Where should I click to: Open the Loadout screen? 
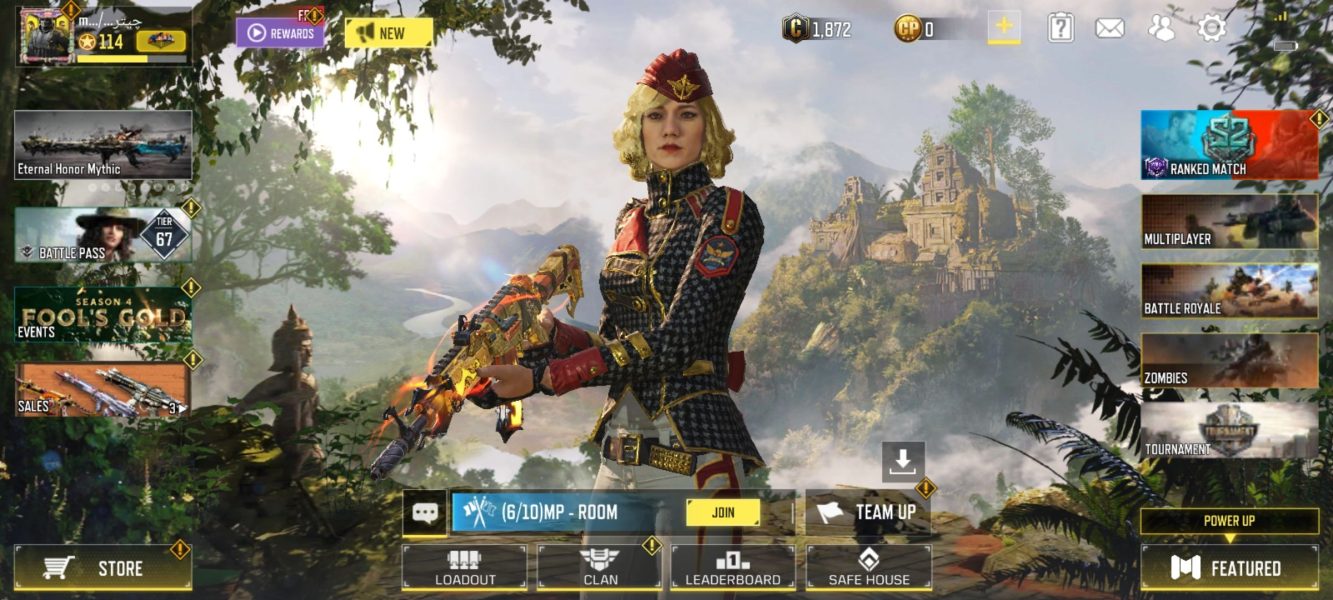(x=464, y=567)
